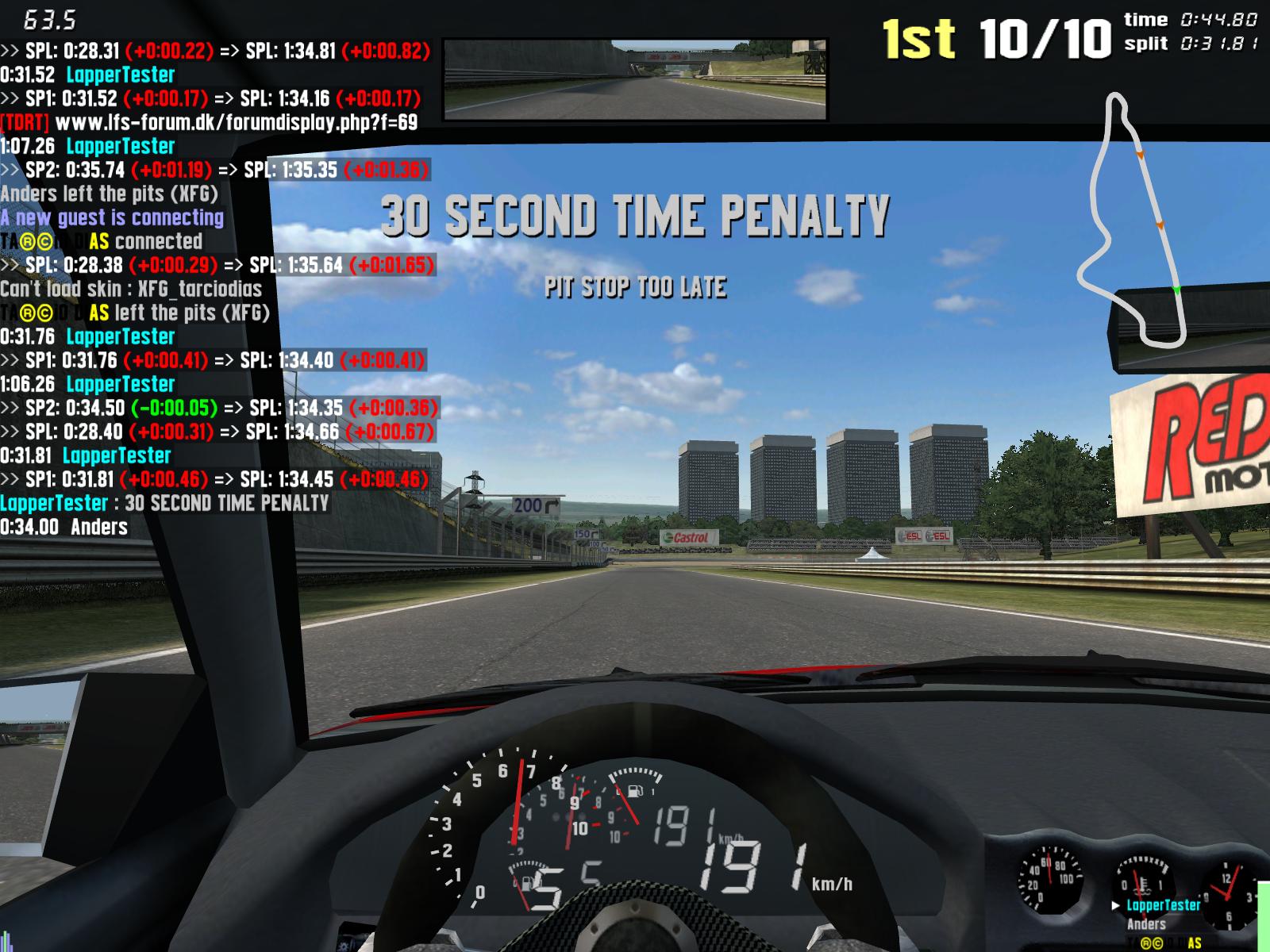
Task: Click the lfs-forum.dk link in chat
Action: tap(236, 122)
